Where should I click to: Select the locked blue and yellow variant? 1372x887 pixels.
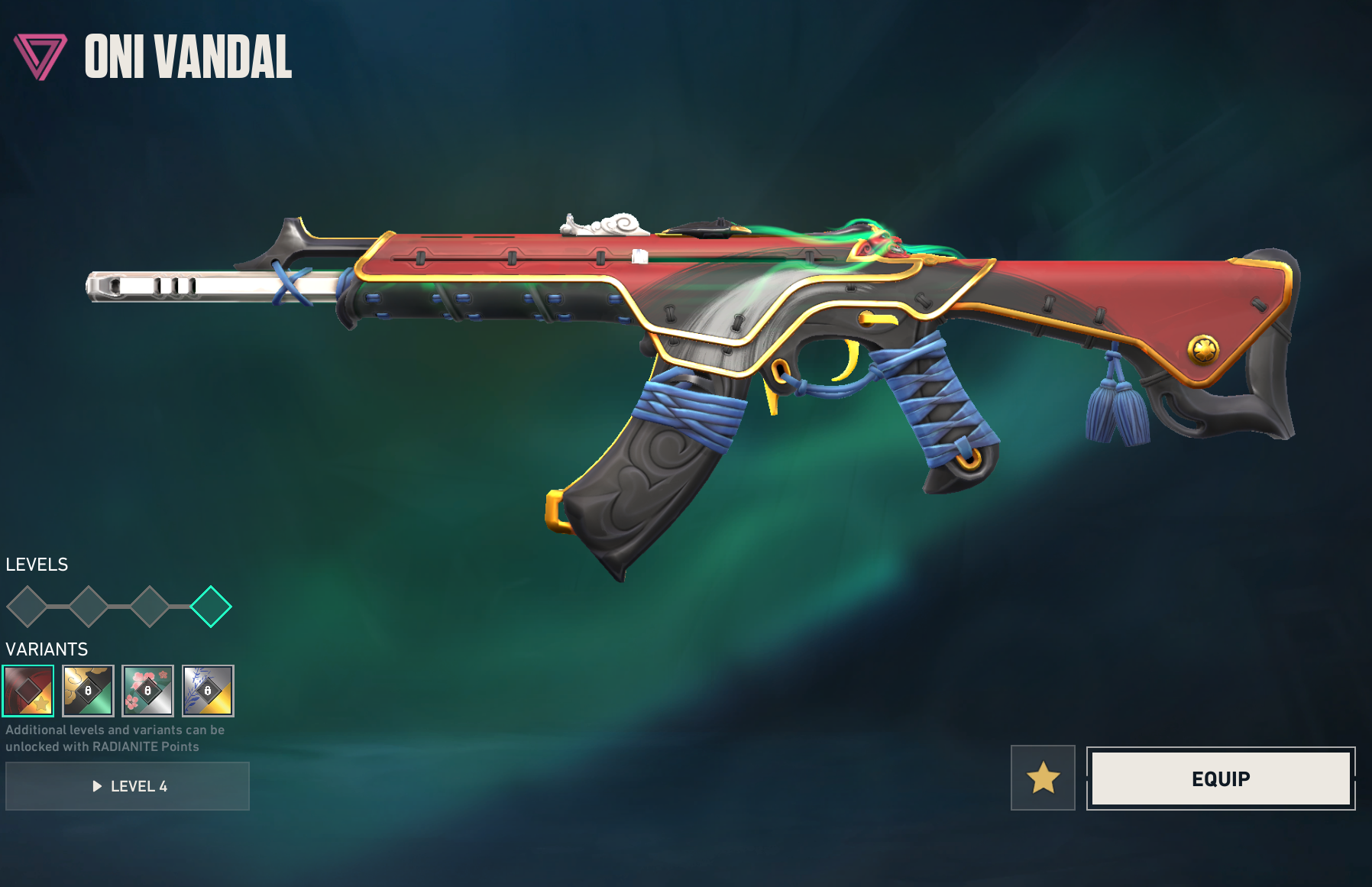click(208, 691)
